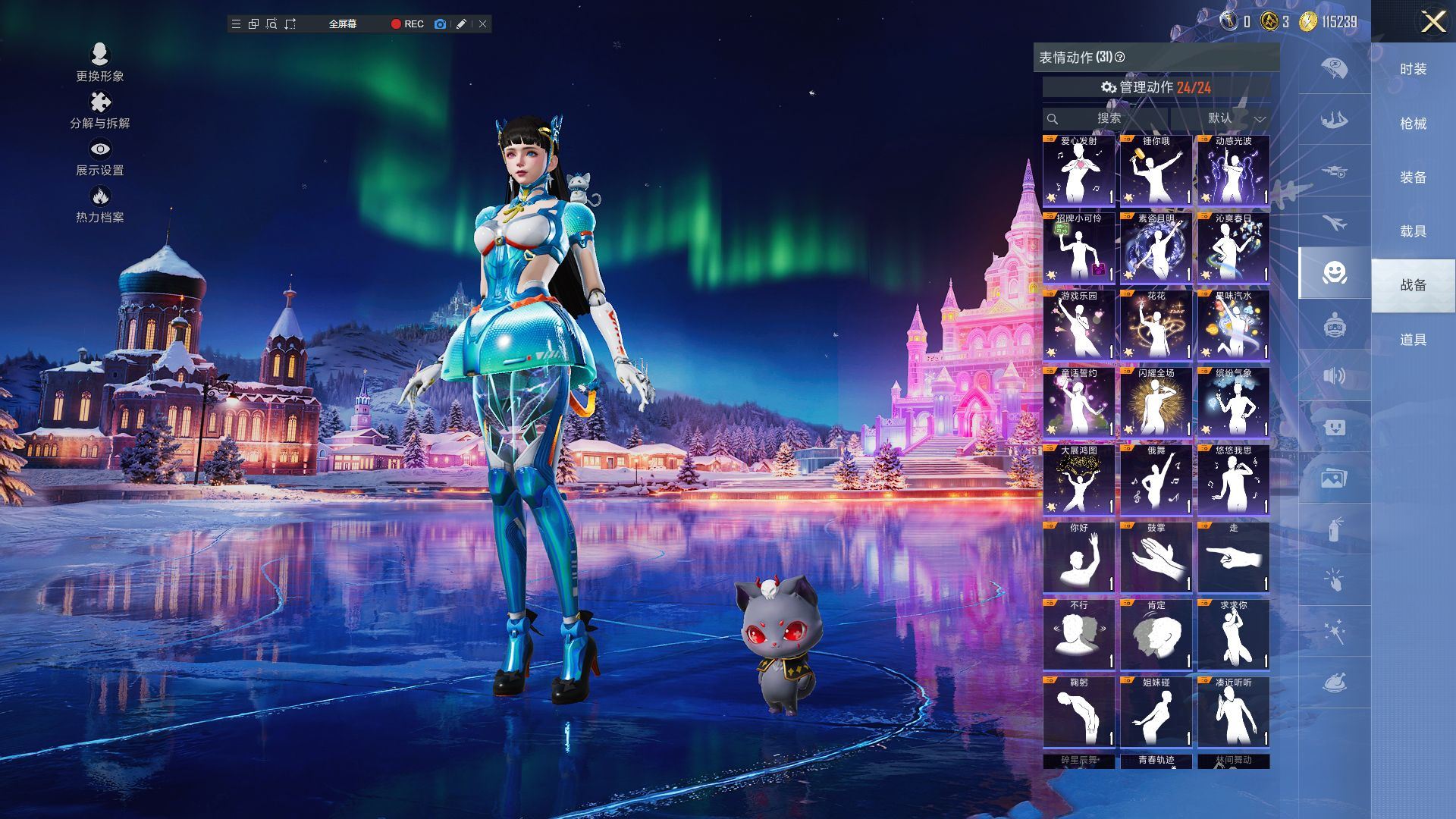1456x819 pixels.
Task: Open the 道具 items tab
Action: click(x=1413, y=340)
